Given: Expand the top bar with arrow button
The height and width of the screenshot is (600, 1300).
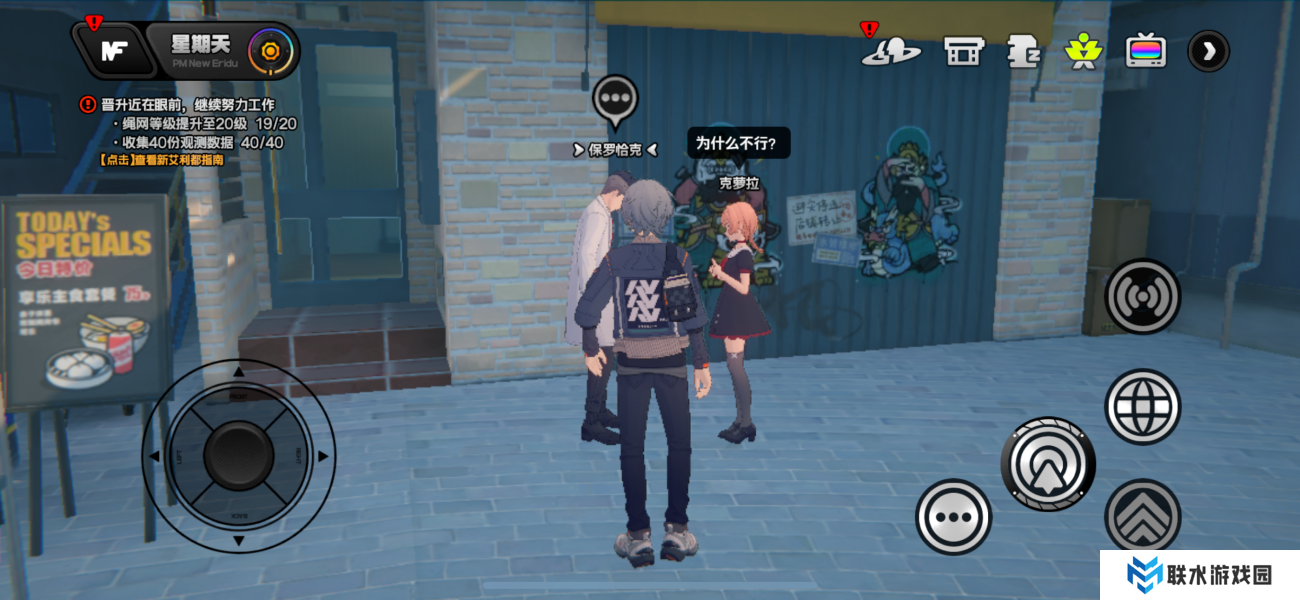Looking at the screenshot, I should (x=1208, y=51).
